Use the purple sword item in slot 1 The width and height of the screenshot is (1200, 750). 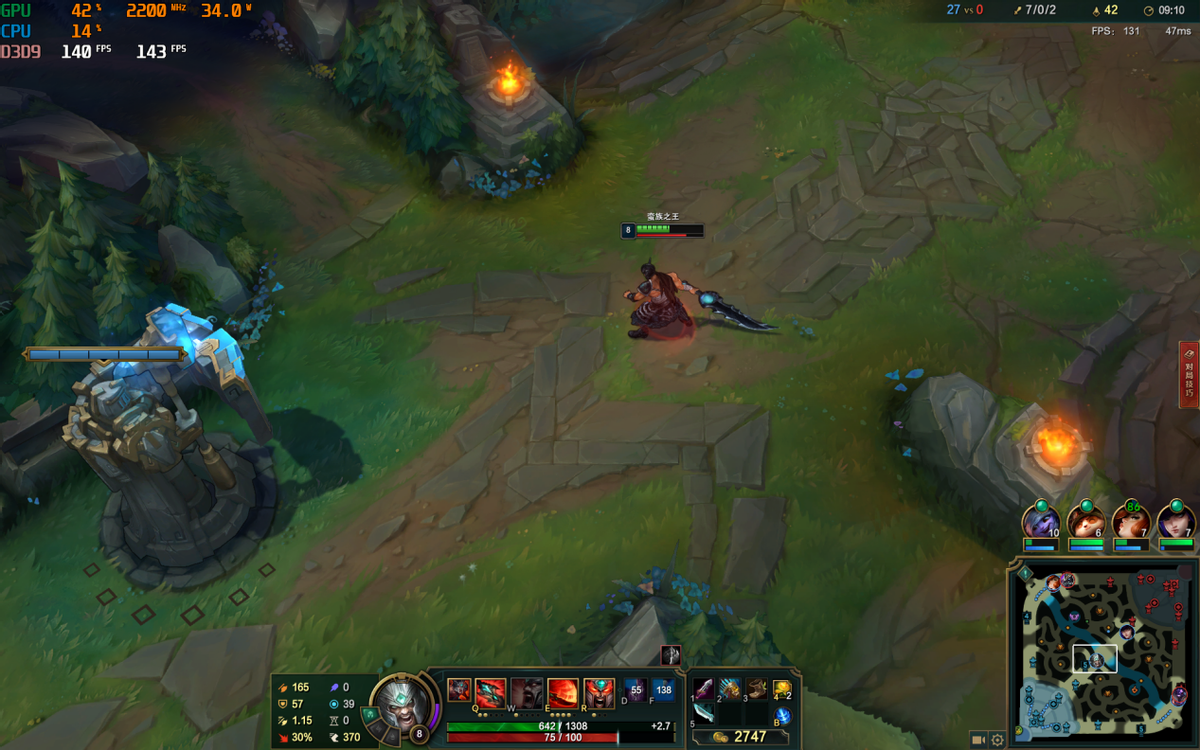(x=704, y=689)
